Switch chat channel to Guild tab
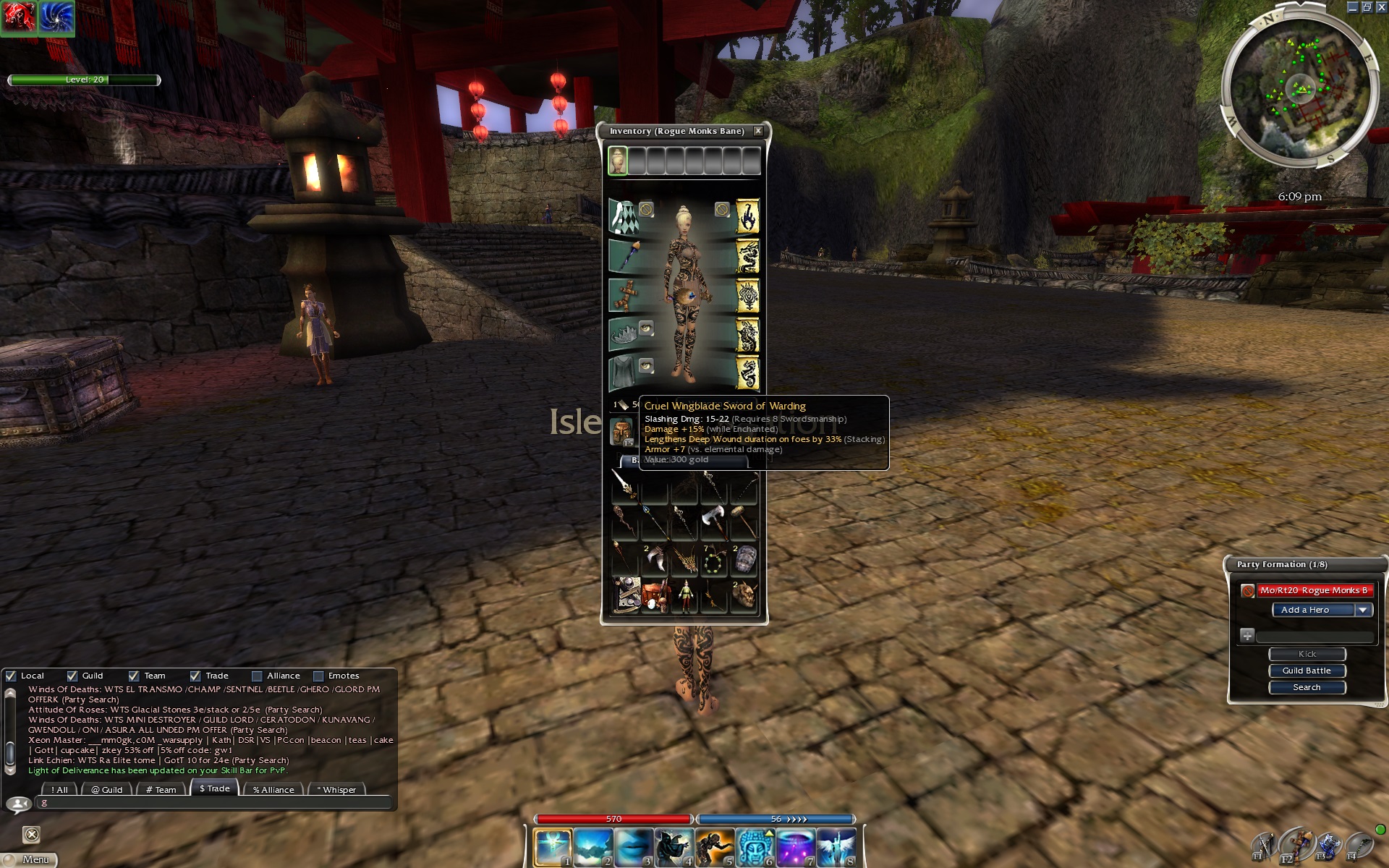The height and width of the screenshot is (868, 1389). (106, 789)
